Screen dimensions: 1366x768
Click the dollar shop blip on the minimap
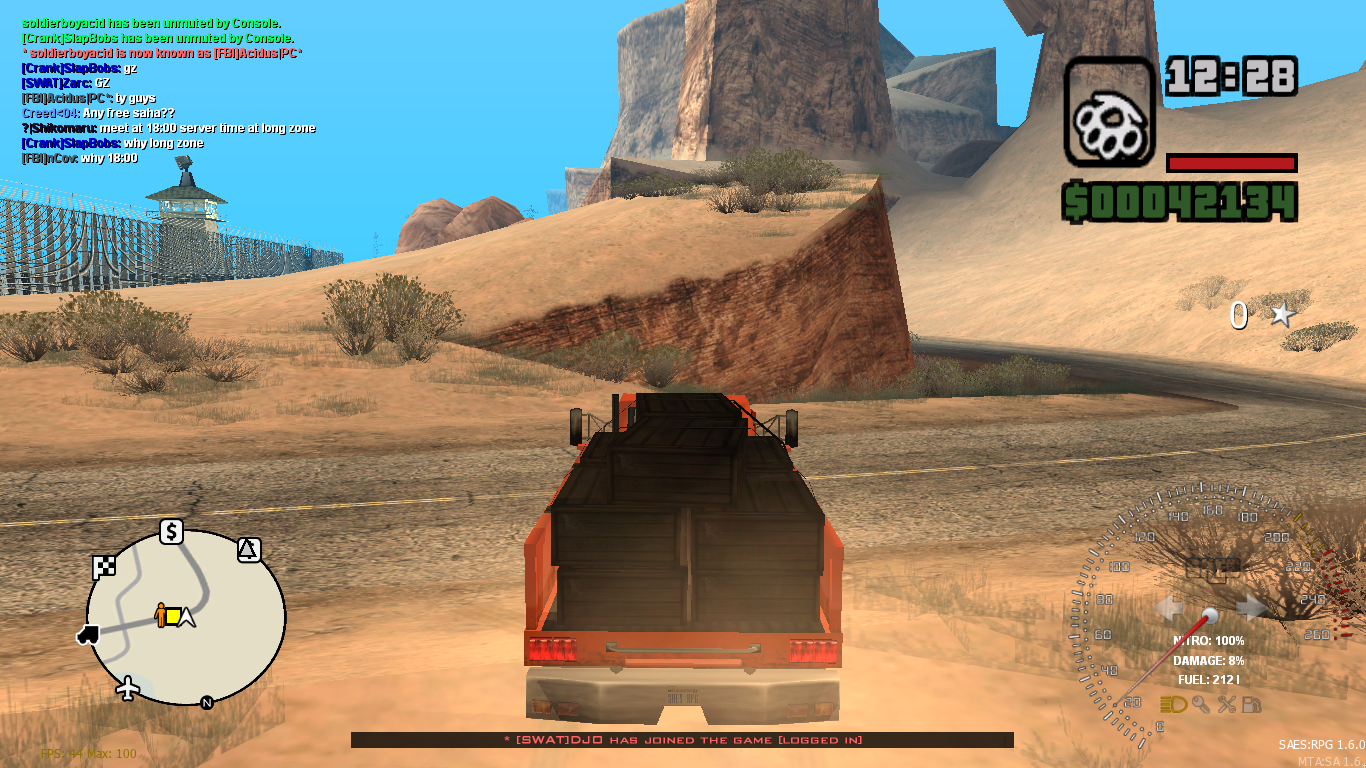click(x=171, y=531)
